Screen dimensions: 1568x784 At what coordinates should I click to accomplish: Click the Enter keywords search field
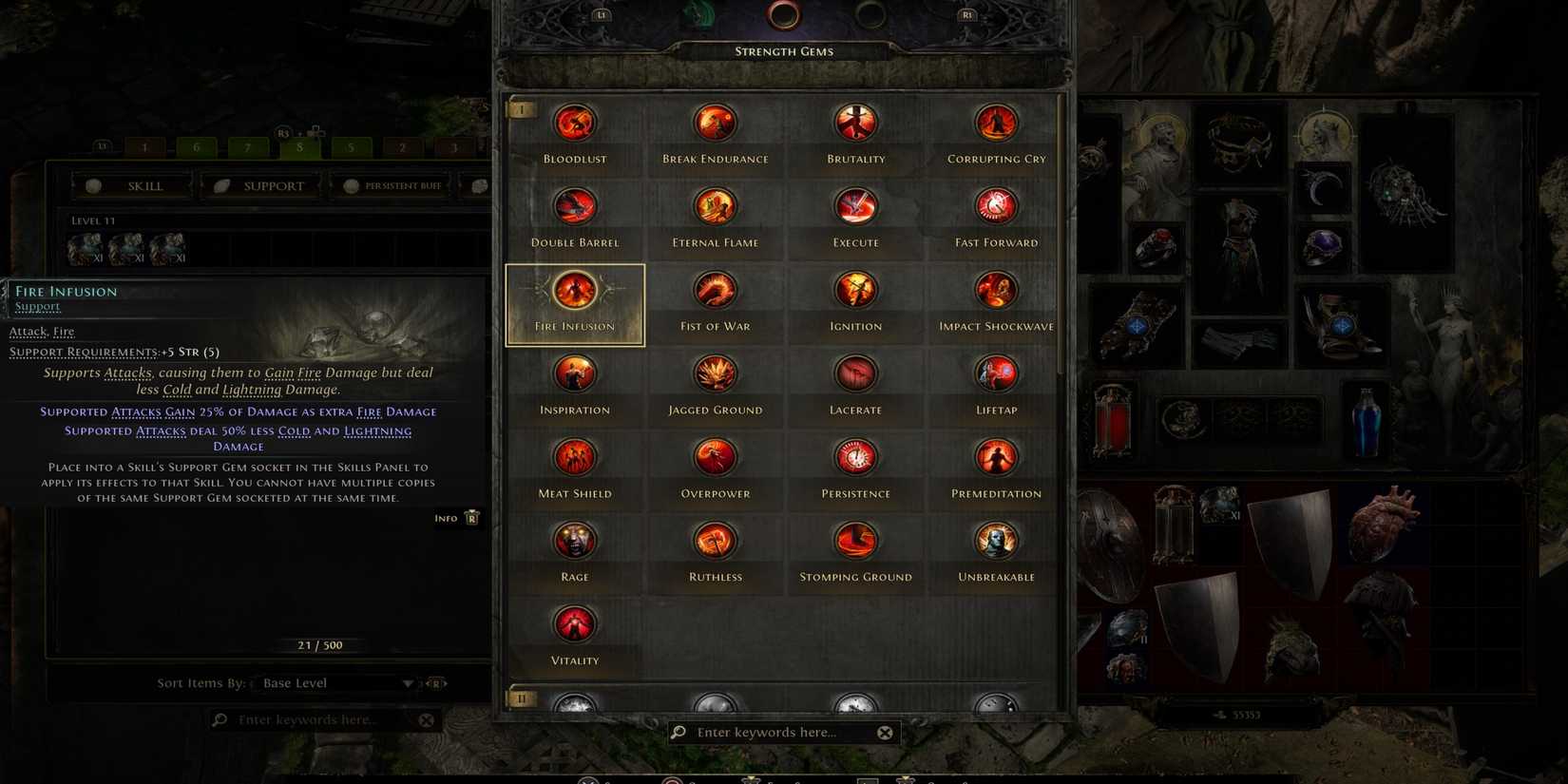click(770, 732)
